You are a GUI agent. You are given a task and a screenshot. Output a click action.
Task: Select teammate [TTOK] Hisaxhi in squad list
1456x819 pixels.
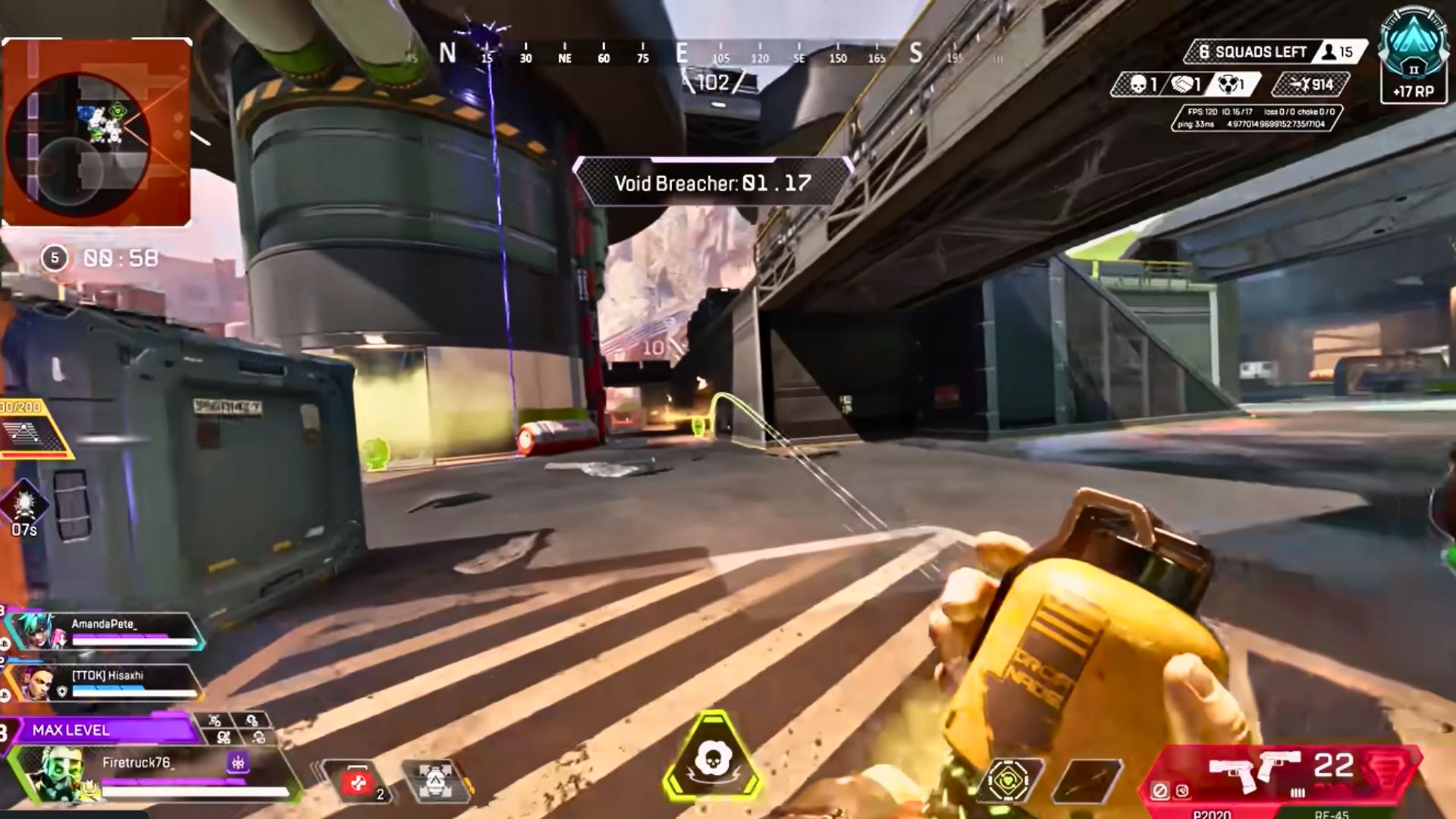coord(106,682)
